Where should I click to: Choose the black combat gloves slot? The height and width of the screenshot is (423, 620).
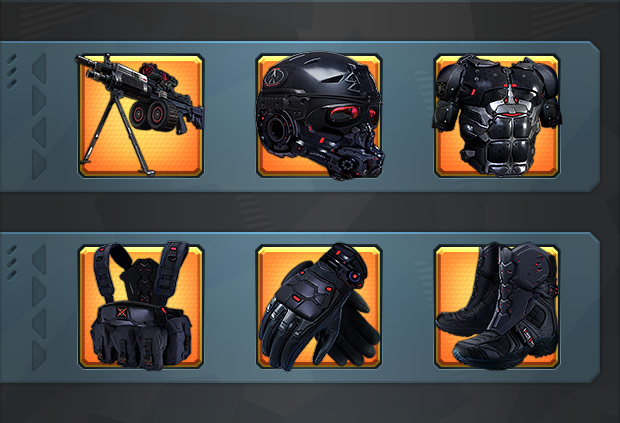tap(318, 306)
